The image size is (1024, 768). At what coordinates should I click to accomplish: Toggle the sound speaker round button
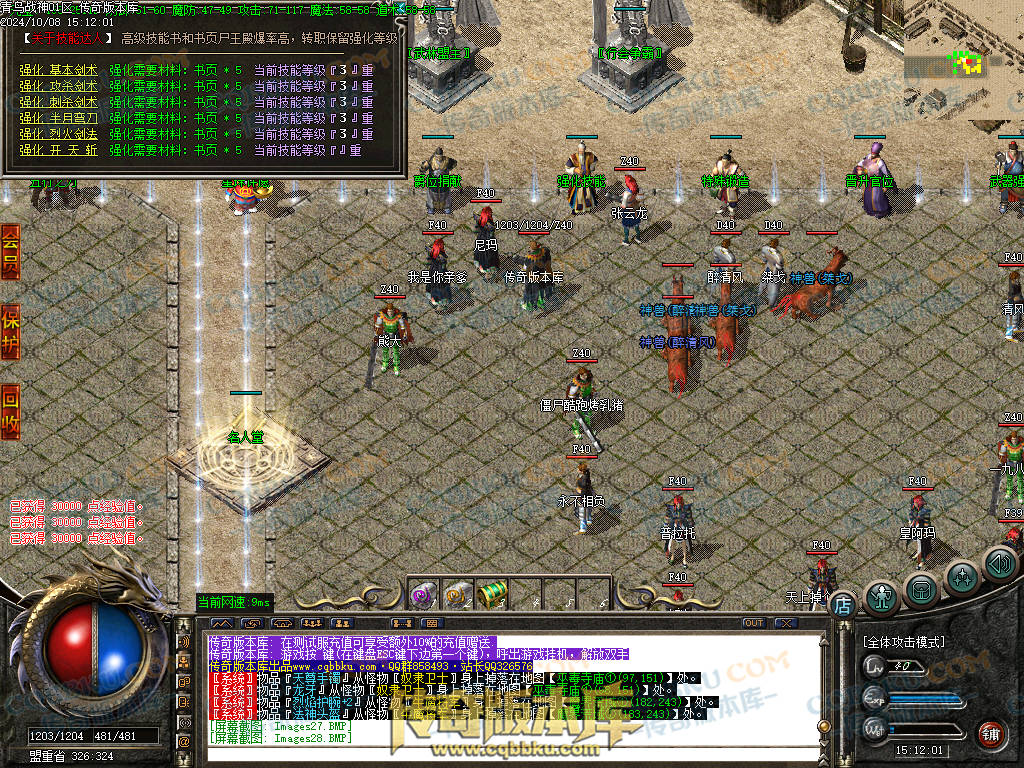click(1000, 565)
